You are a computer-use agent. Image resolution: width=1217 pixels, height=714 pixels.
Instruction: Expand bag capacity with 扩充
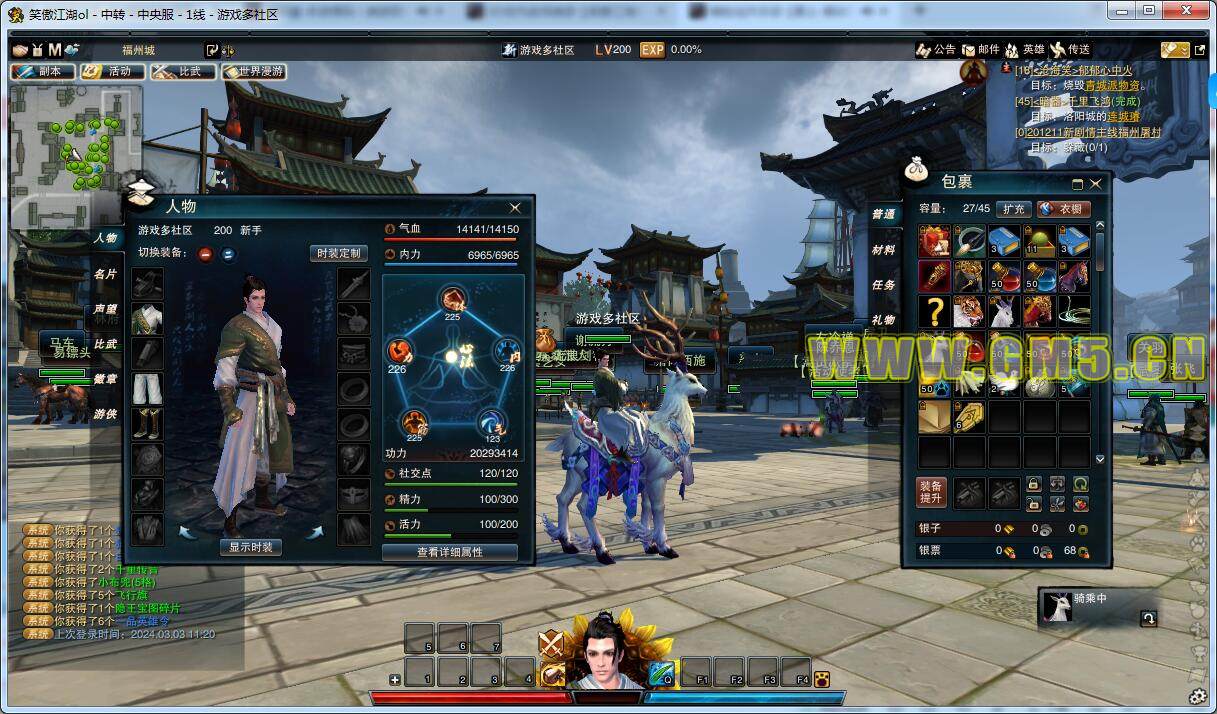[x=1013, y=209]
